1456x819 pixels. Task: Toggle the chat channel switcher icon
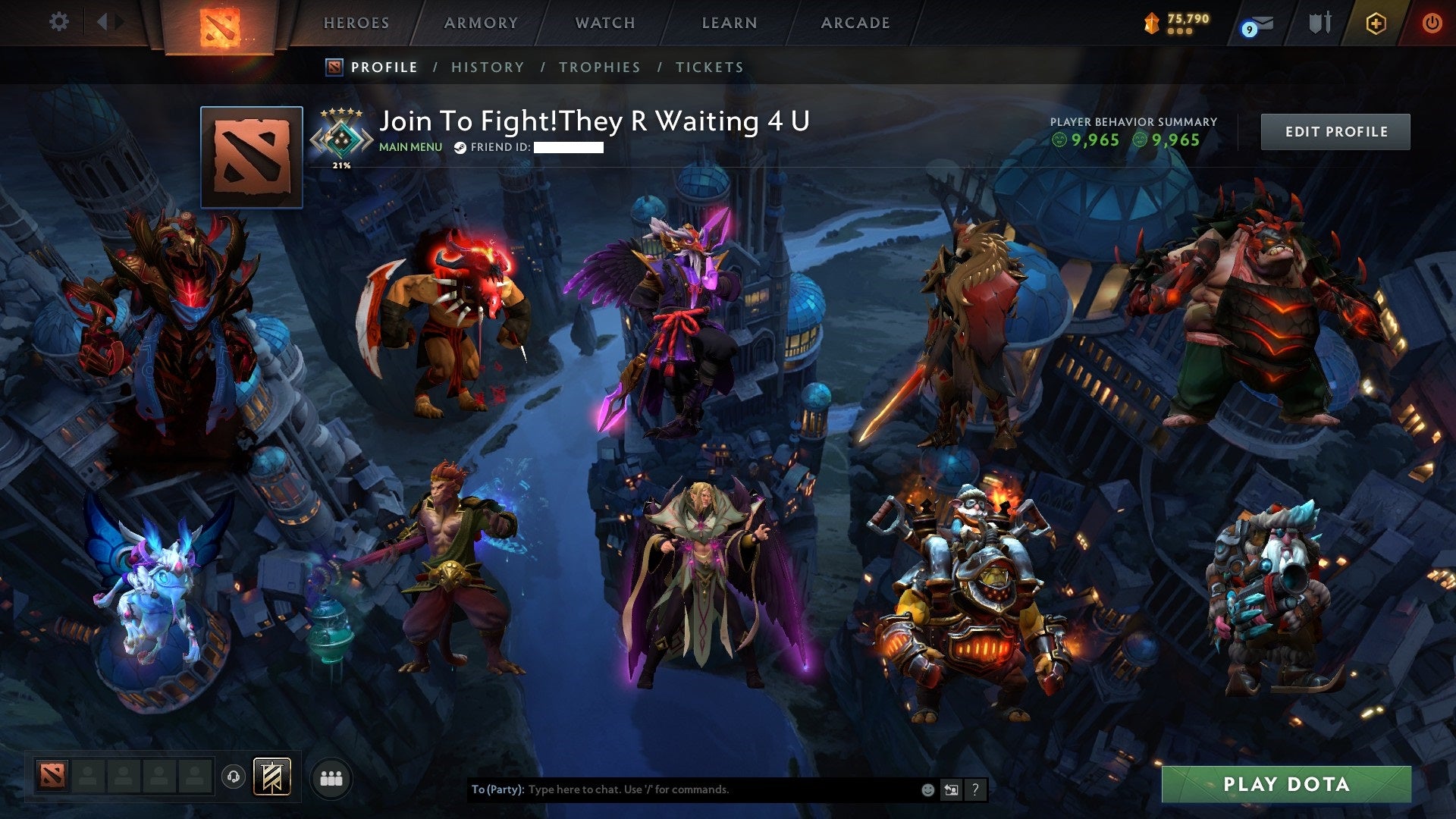point(951,789)
